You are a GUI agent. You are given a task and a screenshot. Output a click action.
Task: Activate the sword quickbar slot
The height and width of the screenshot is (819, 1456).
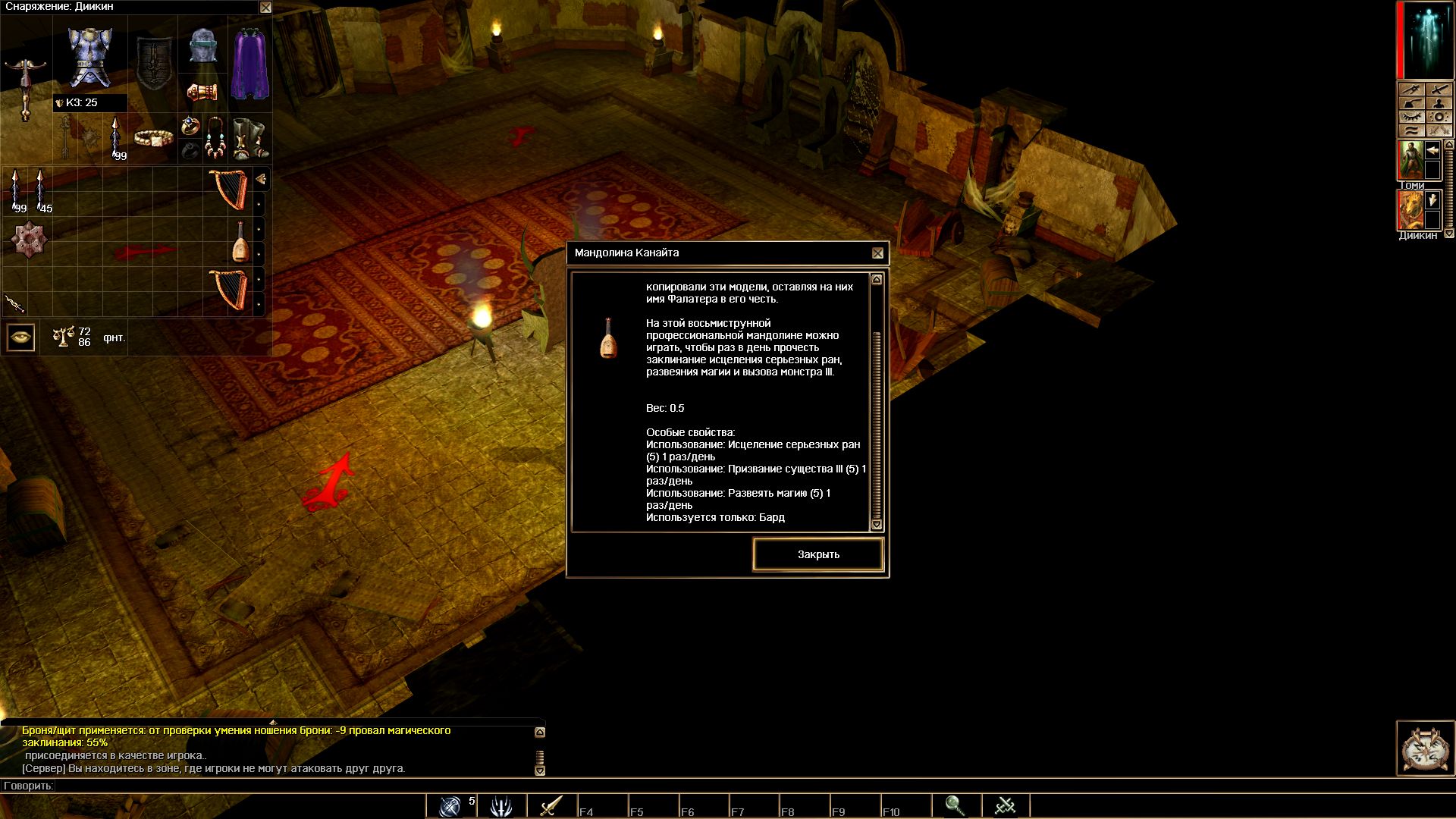pyautogui.click(x=551, y=805)
